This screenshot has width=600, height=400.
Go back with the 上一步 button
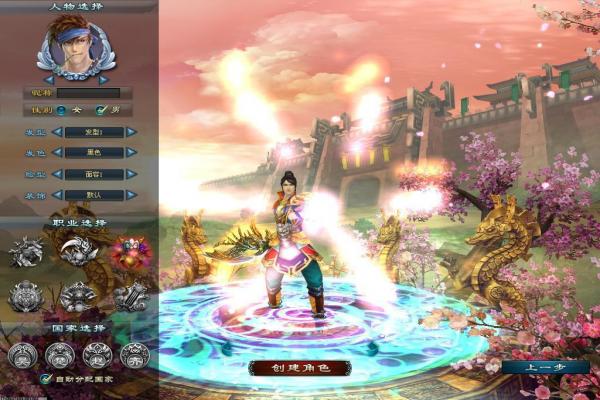552,367
